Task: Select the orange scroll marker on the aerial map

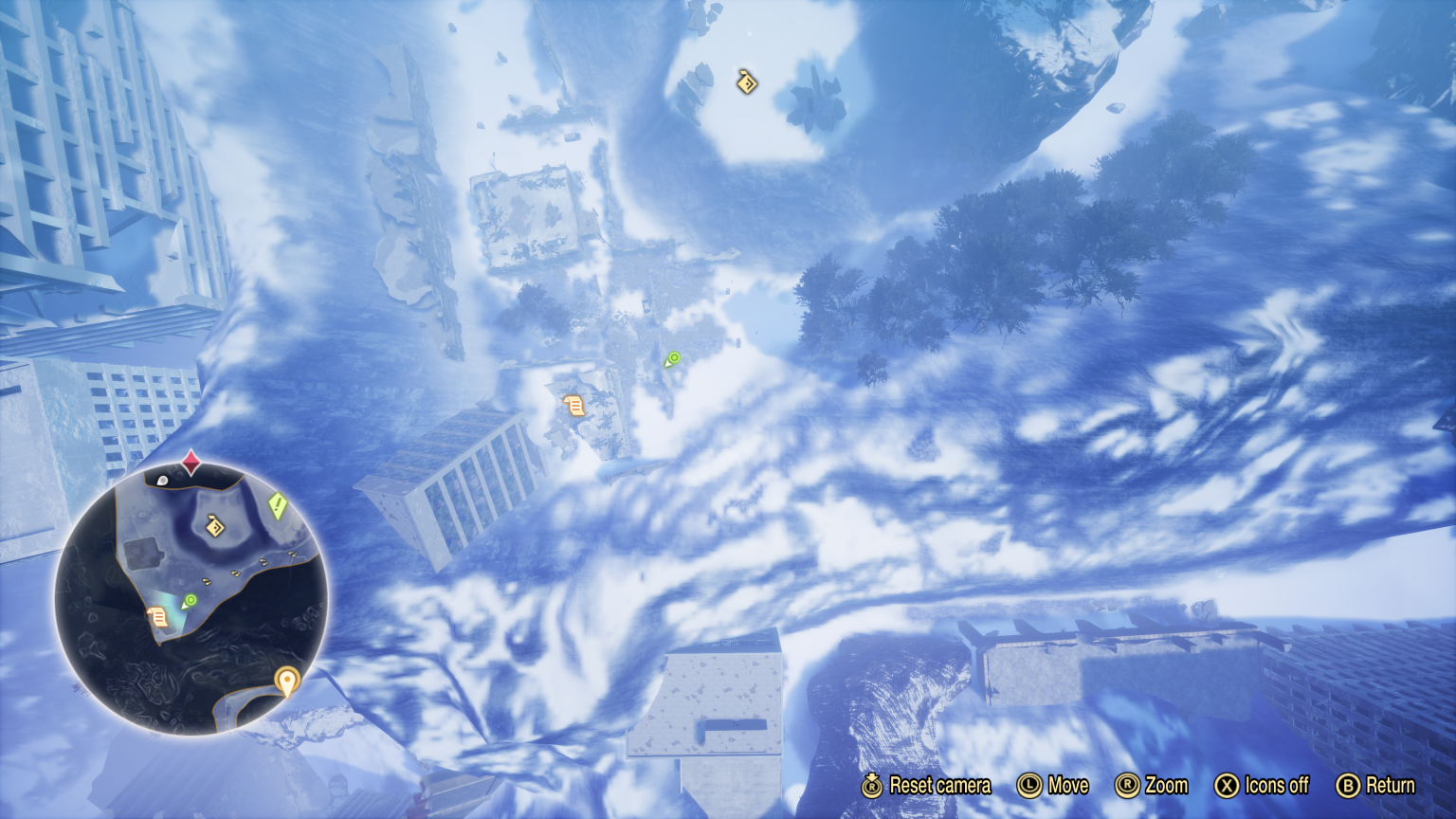Action: (573, 406)
